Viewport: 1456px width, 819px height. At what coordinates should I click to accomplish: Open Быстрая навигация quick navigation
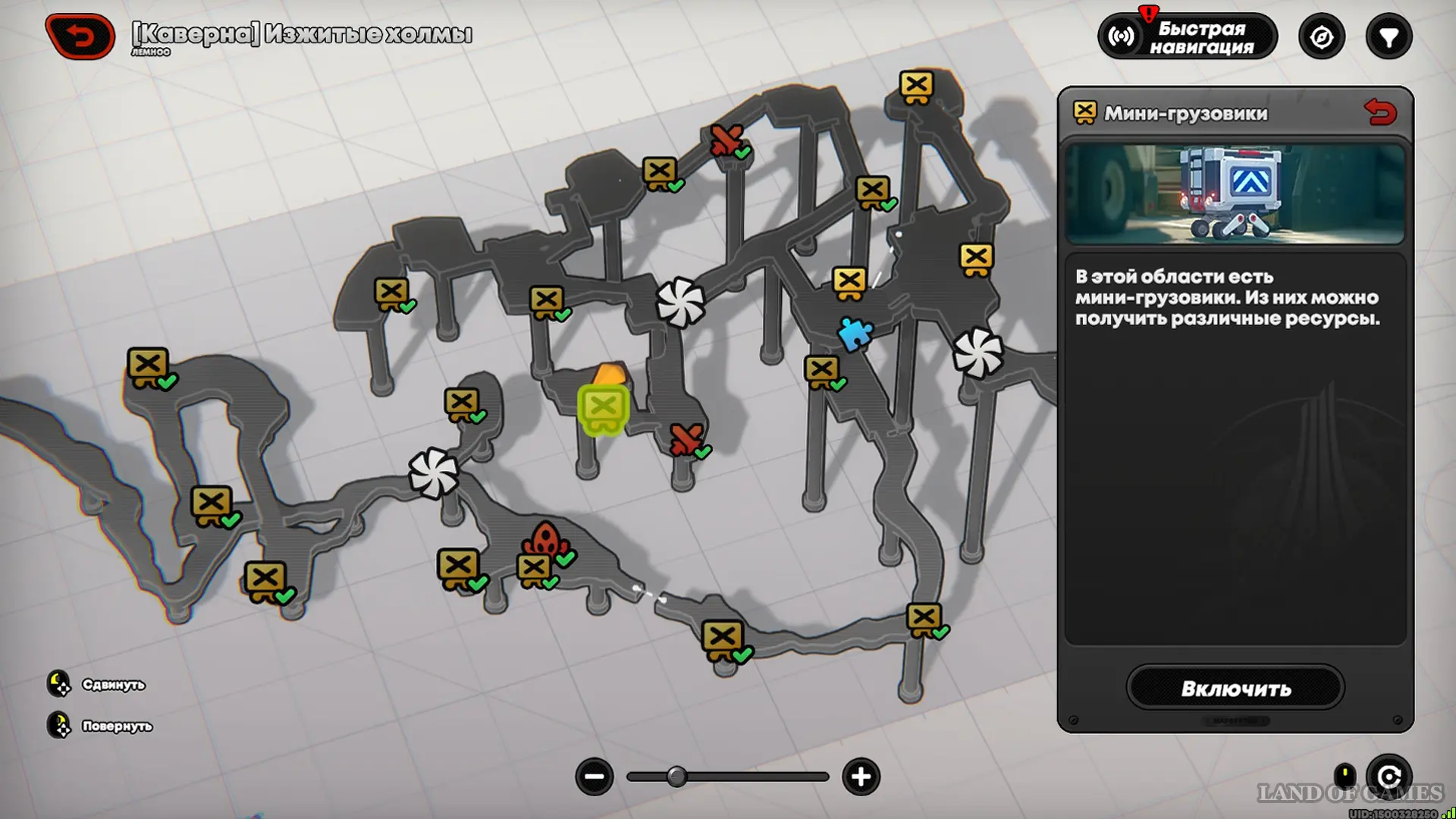point(1187,37)
